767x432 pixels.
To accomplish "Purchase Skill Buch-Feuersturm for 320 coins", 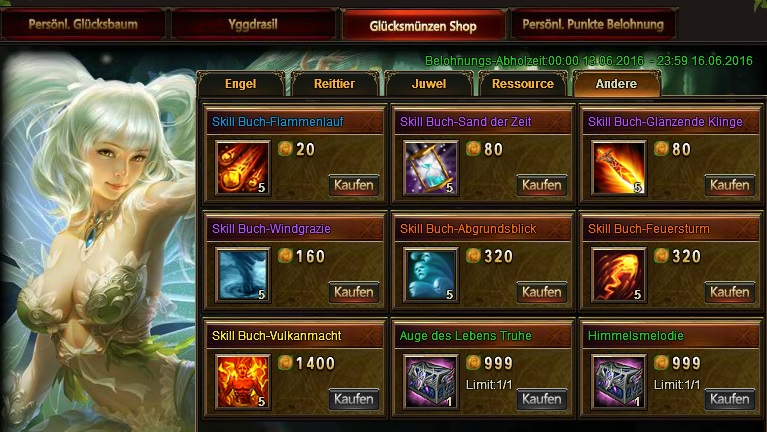I will click(730, 292).
